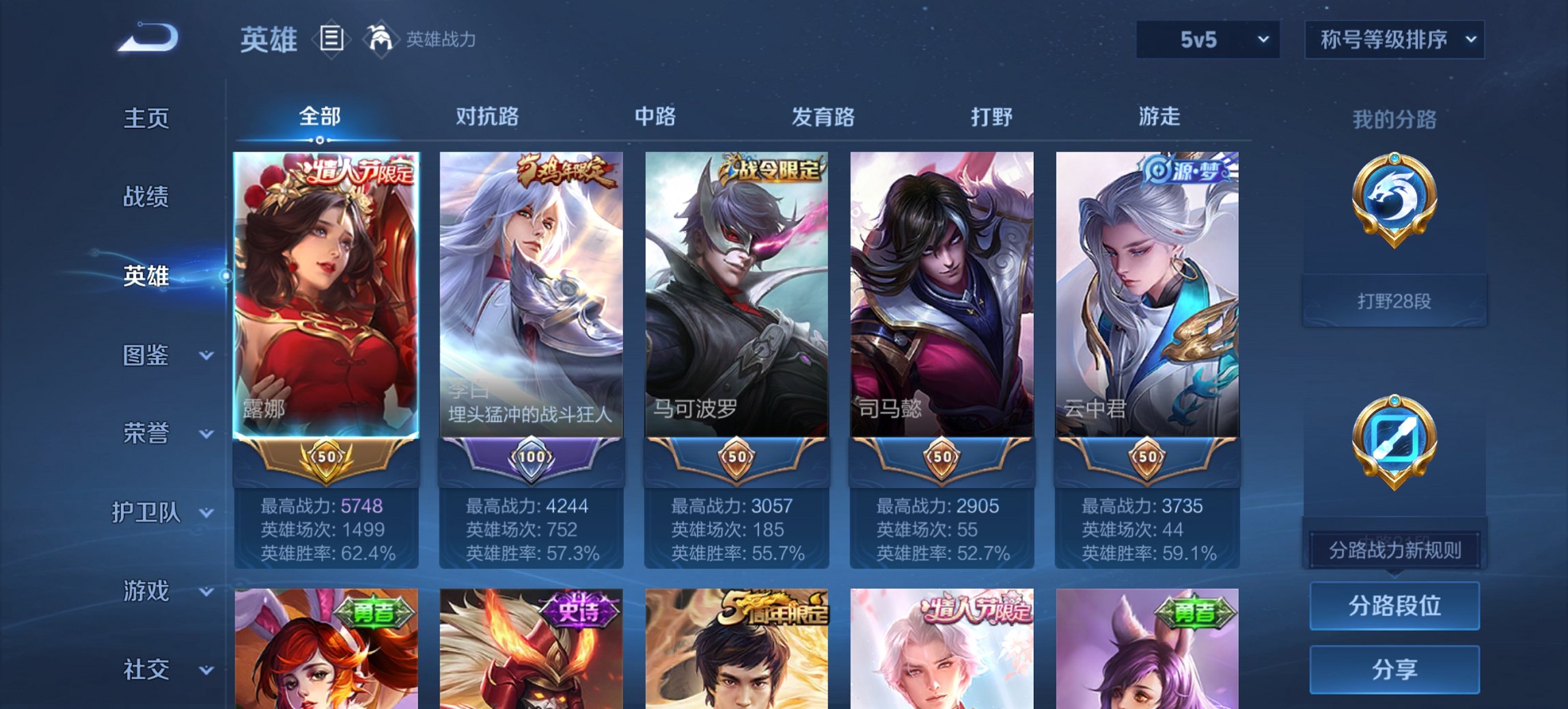This screenshot has width=1568, height=709.
Task: Select 司马懿's hero card
Action: pos(943,294)
